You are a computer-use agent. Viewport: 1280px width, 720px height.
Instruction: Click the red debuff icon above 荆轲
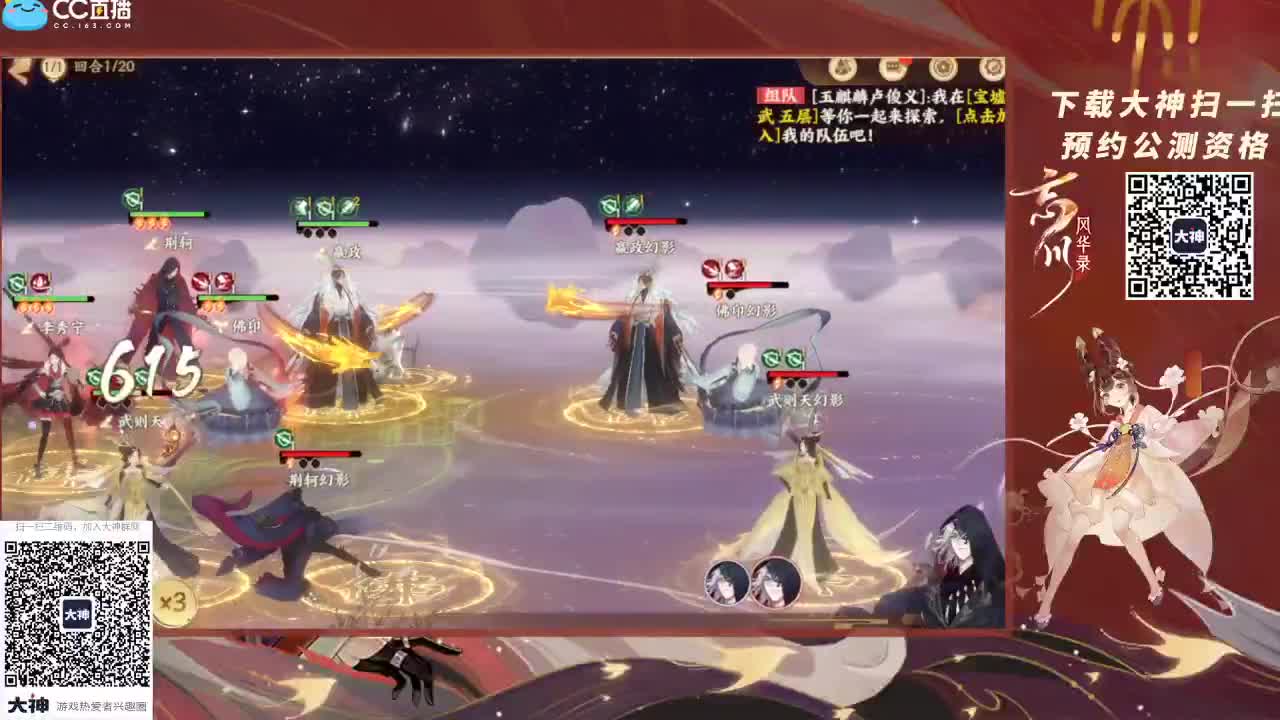click(130, 198)
